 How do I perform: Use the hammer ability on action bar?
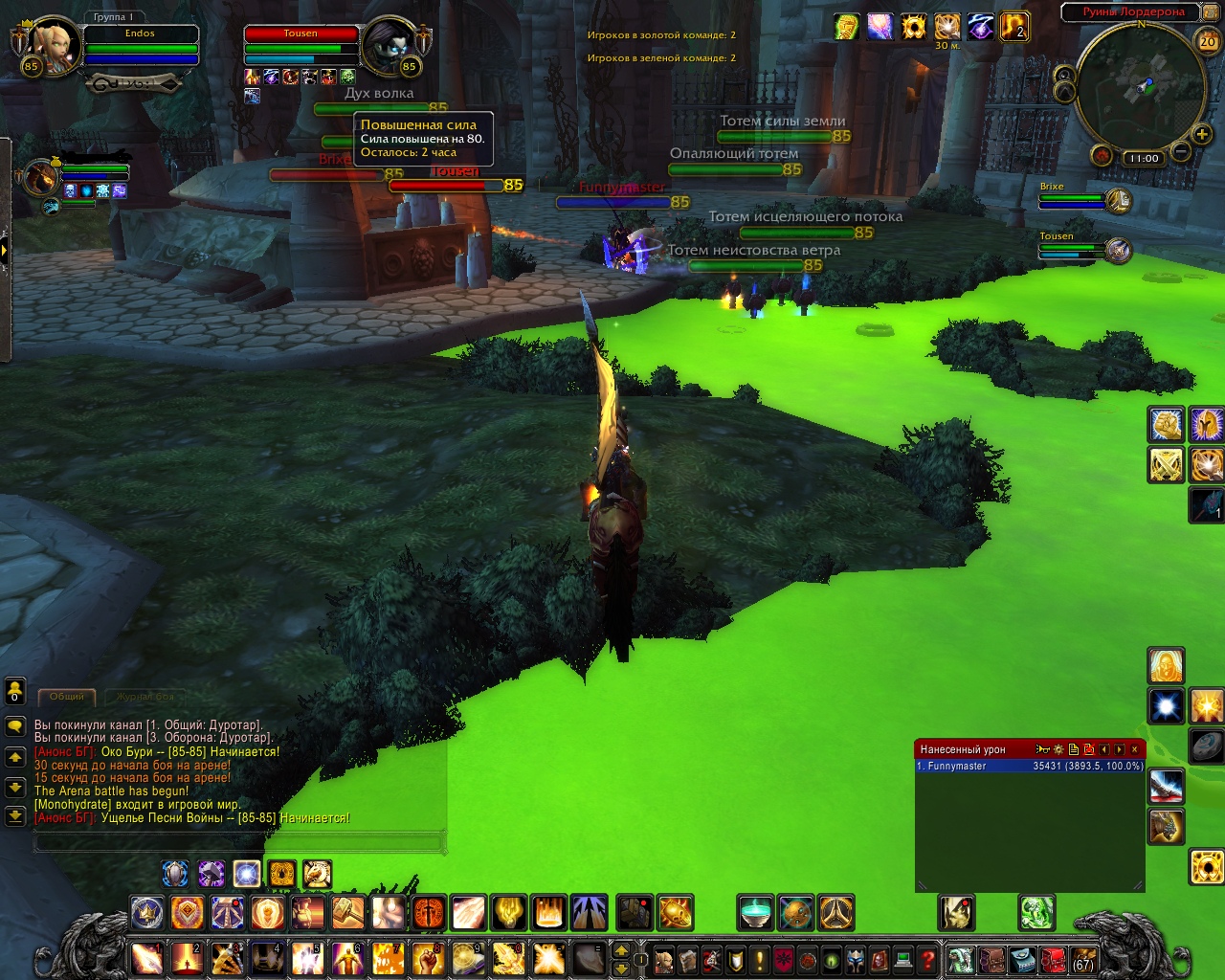click(x=348, y=913)
